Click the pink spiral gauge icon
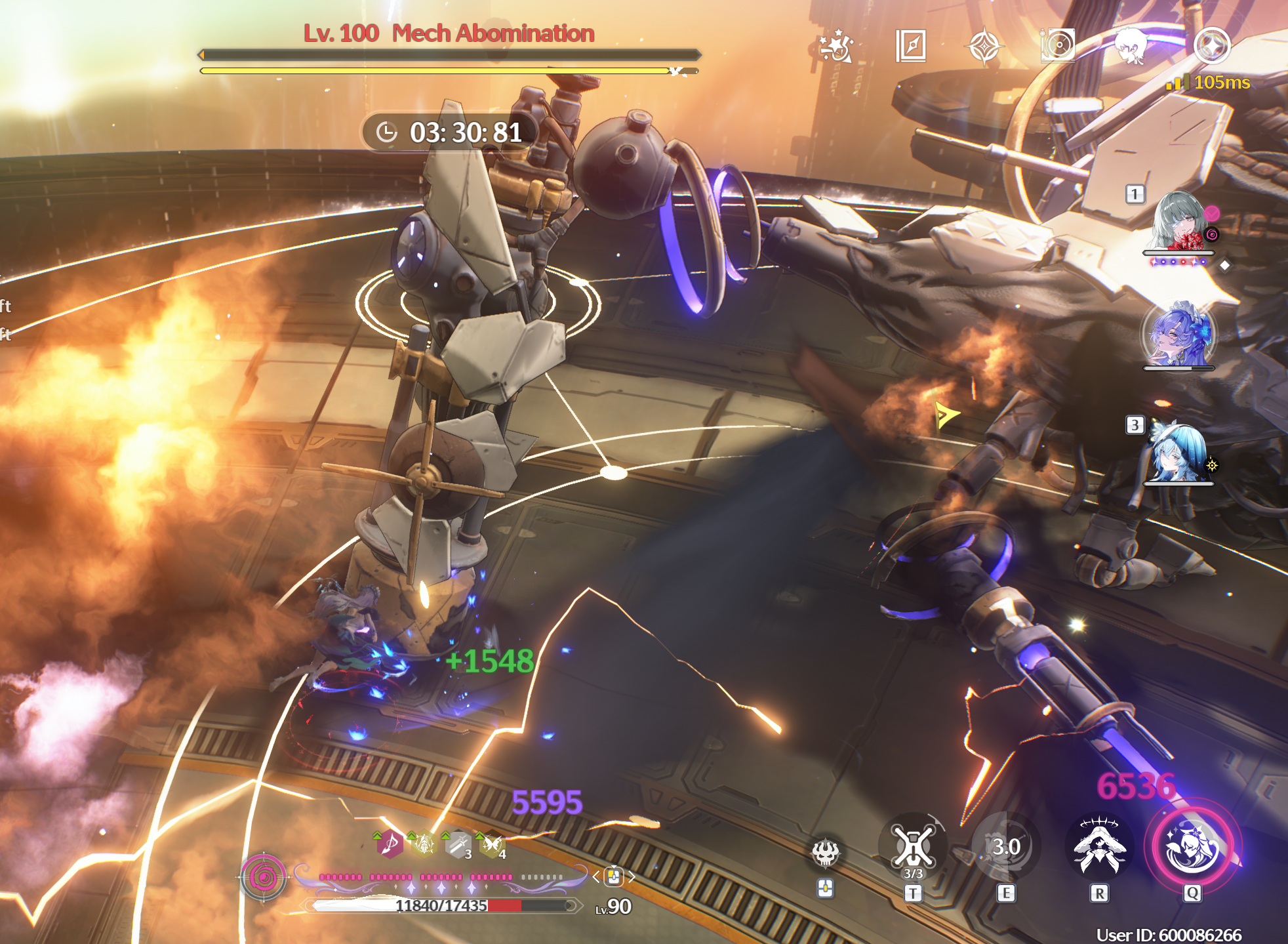This screenshot has height=944, width=1288. pyautogui.click(x=264, y=876)
